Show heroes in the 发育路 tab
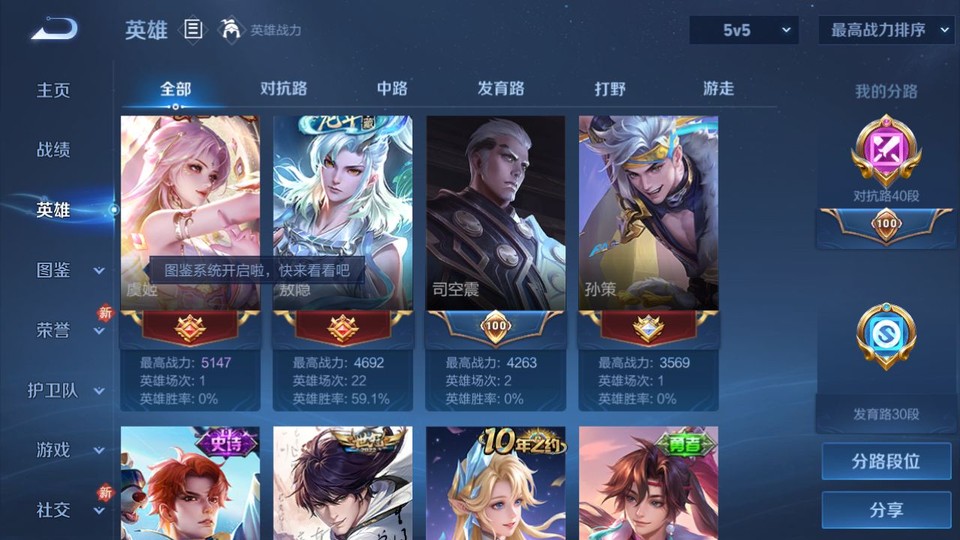Image resolution: width=960 pixels, height=540 pixels. point(501,88)
